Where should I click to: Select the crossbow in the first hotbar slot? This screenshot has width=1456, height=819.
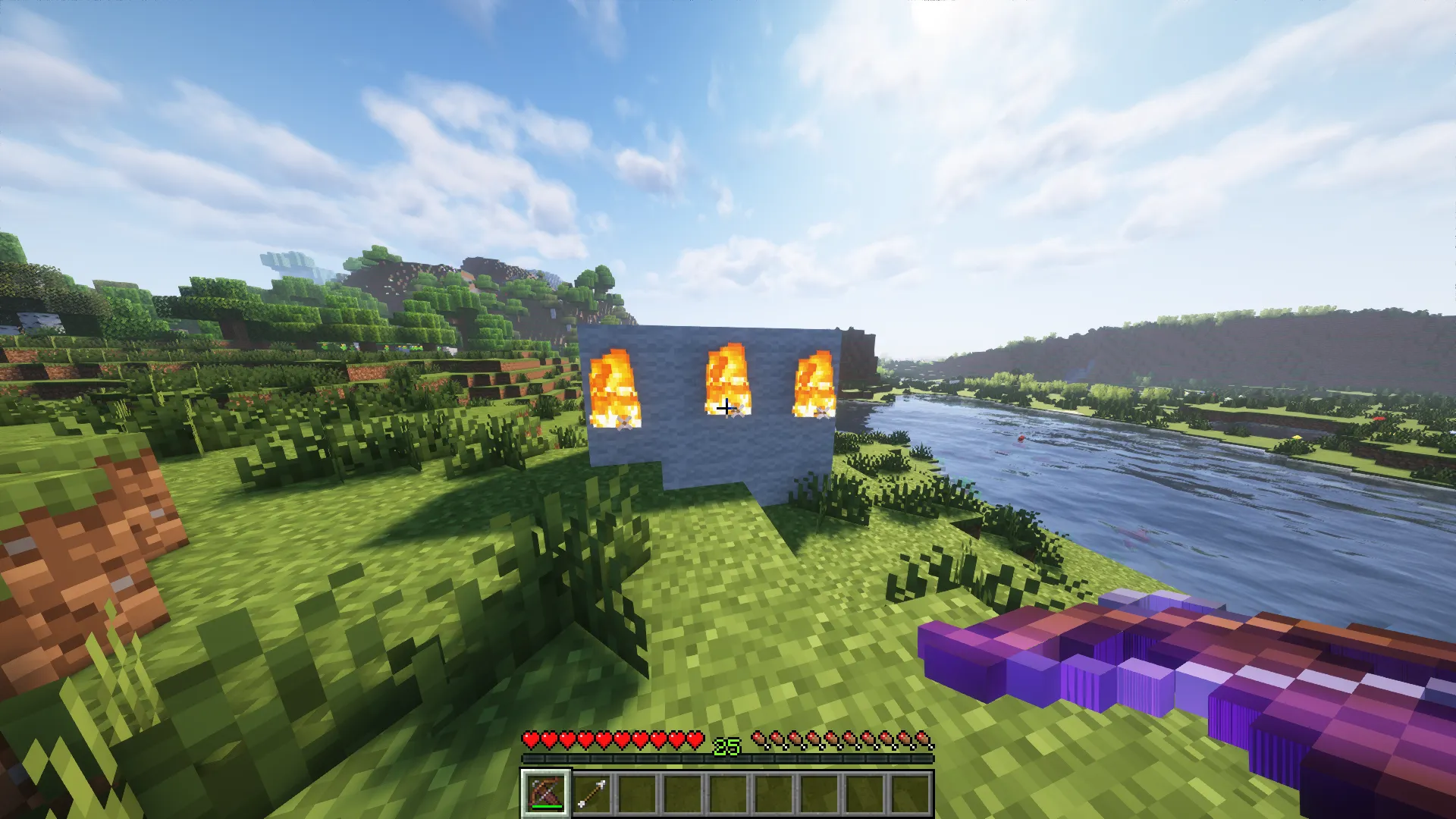click(x=546, y=792)
